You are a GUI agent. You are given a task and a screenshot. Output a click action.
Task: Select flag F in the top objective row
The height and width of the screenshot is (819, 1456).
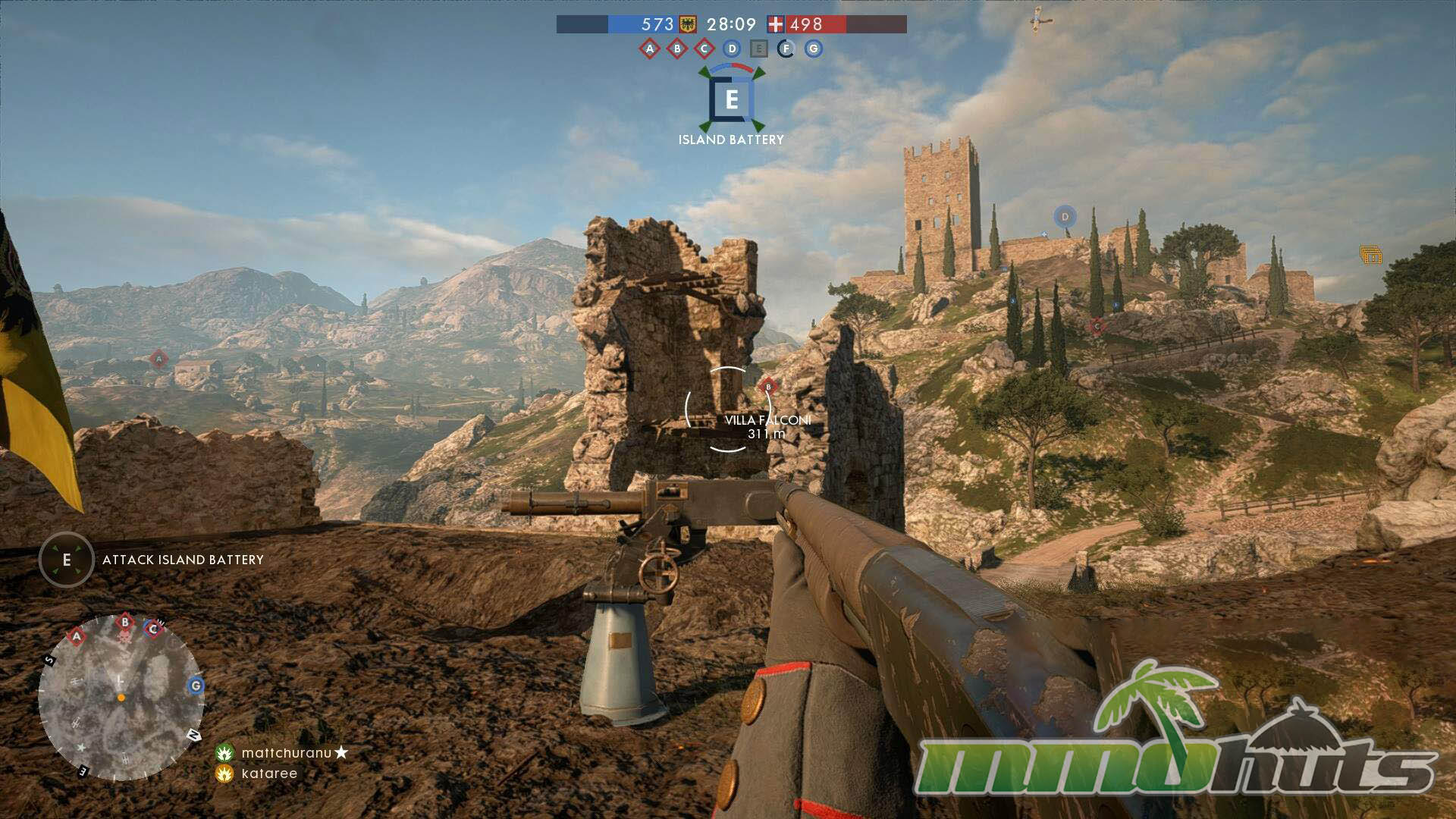pyautogui.click(x=786, y=49)
